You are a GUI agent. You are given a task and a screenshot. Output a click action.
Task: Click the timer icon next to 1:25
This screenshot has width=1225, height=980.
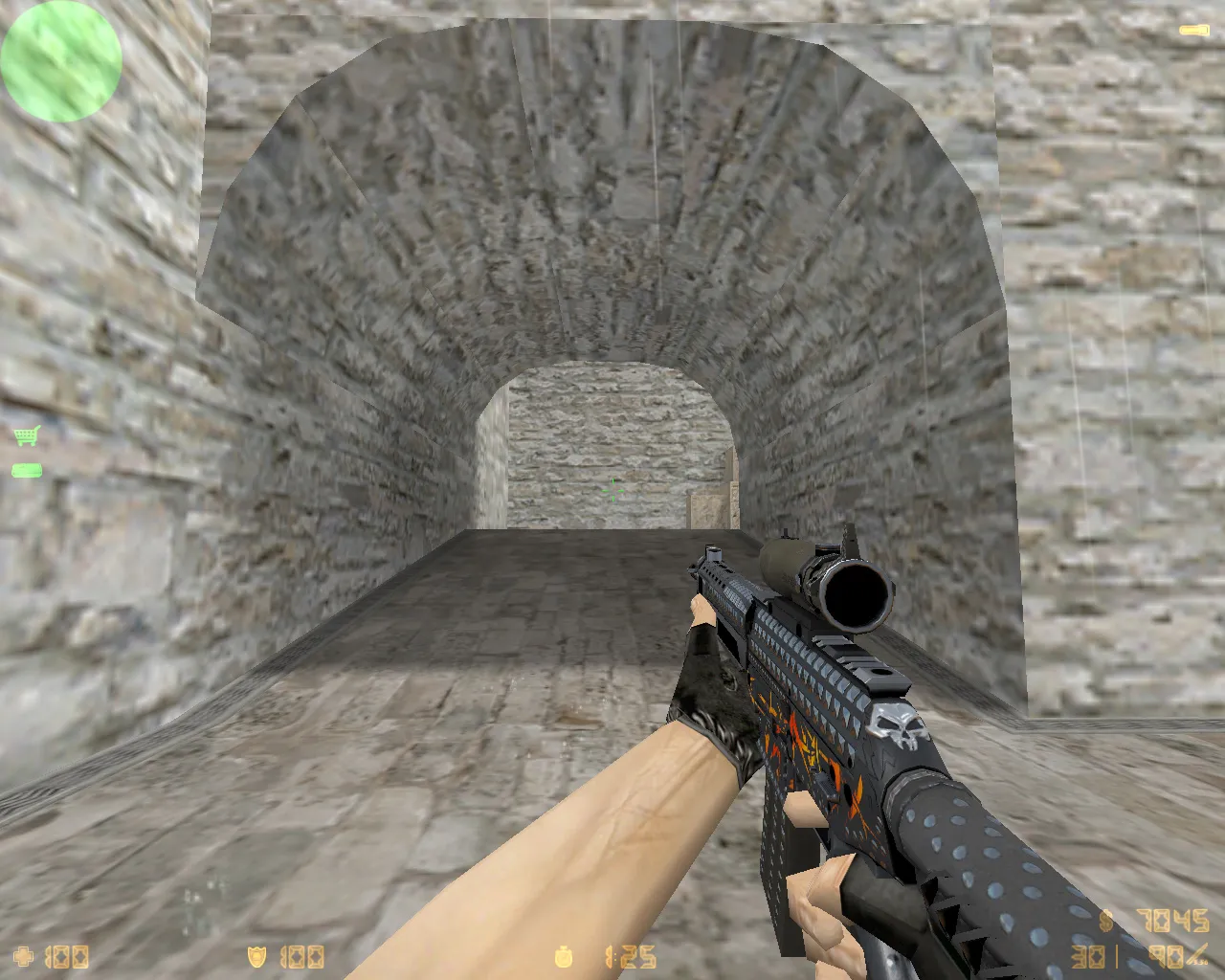[563, 957]
